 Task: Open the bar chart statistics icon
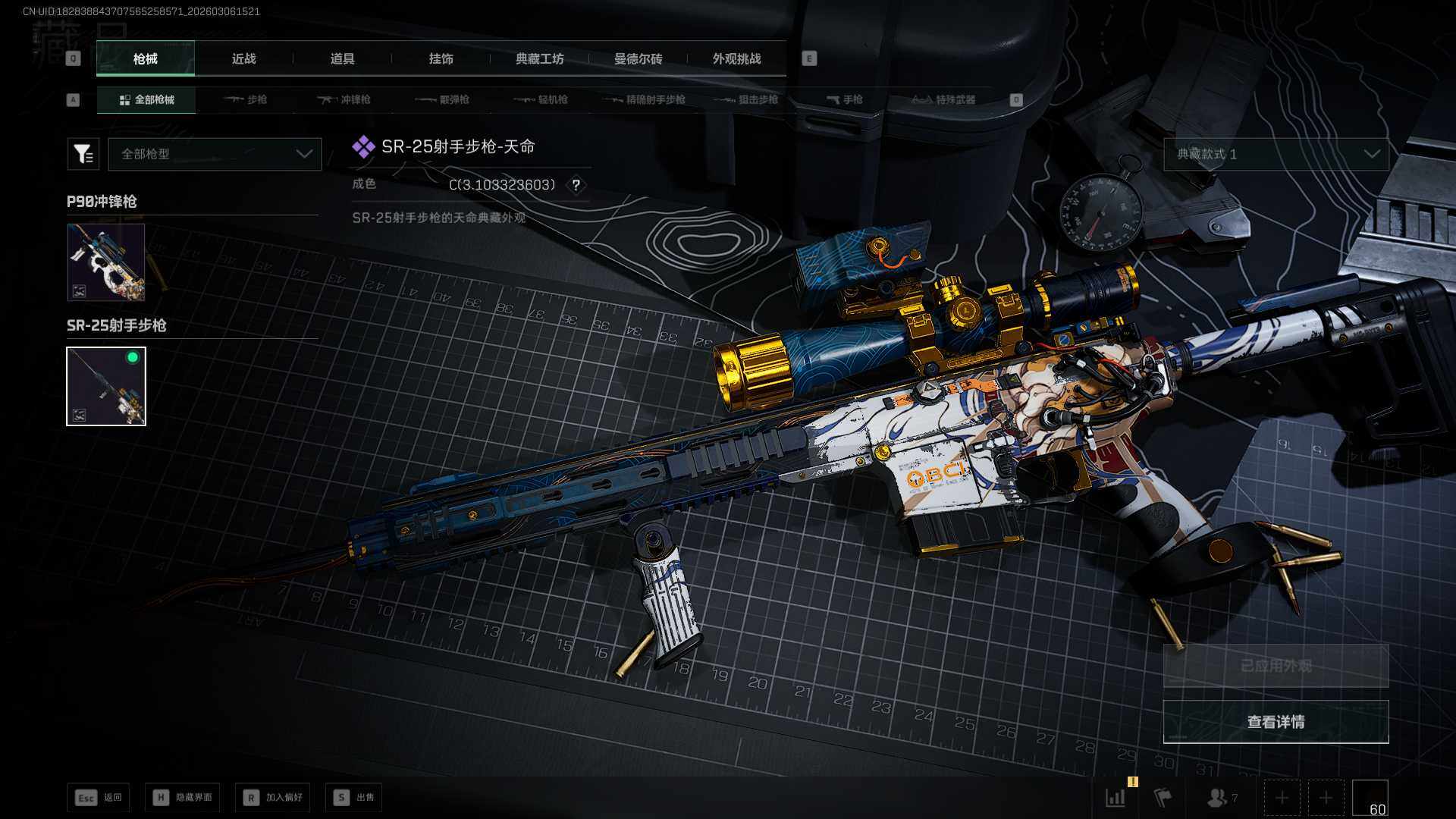pos(1116,798)
